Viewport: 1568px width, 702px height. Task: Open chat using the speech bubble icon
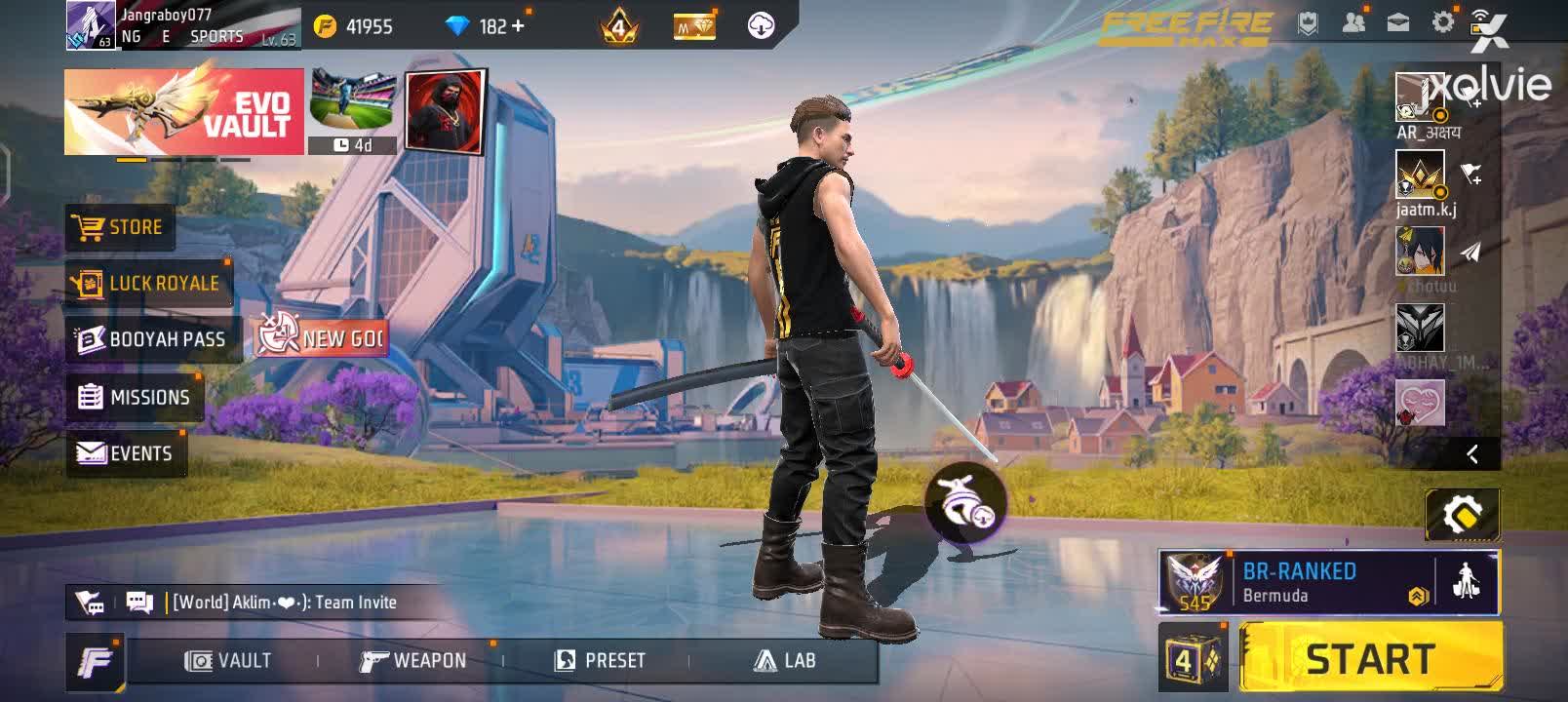tap(137, 602)
